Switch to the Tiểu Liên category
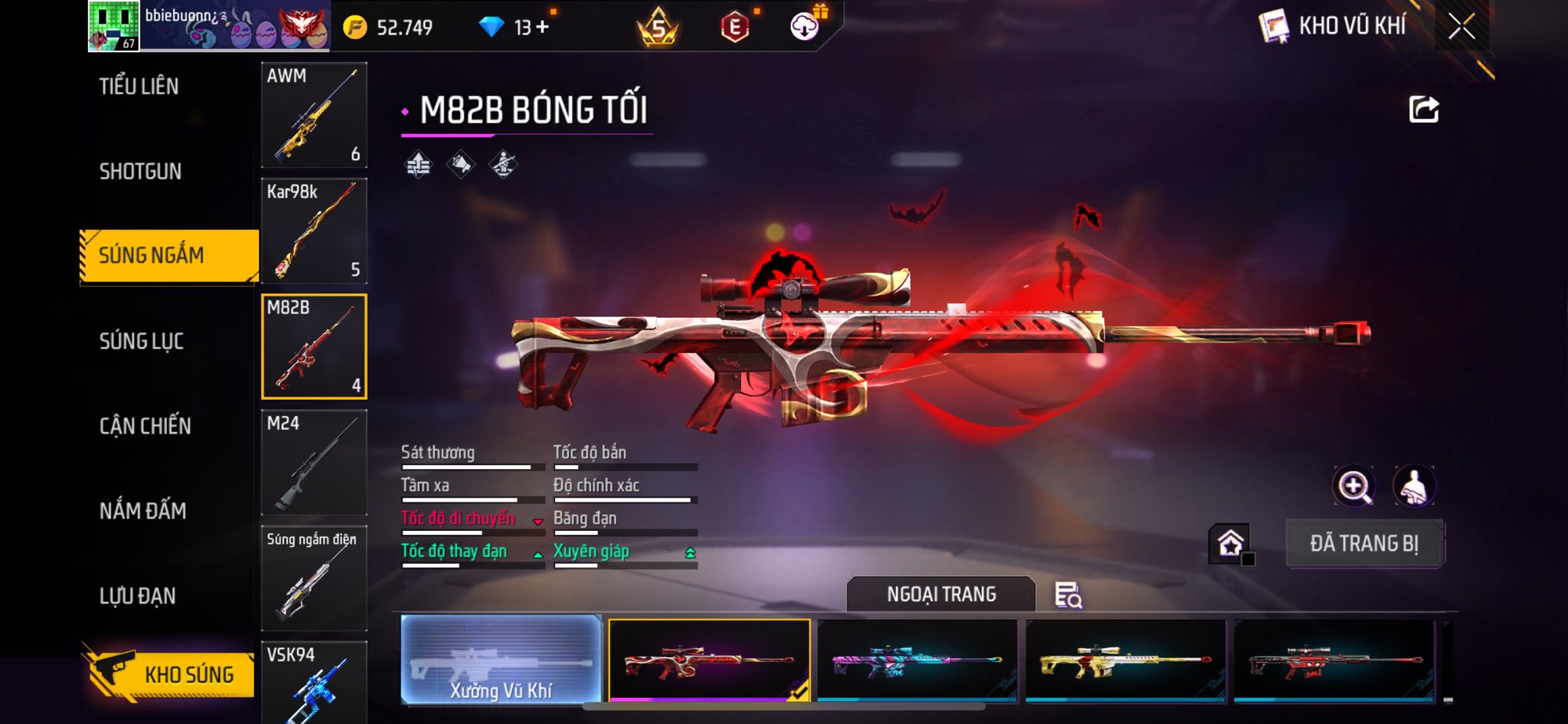1568x724 pixels. point(139,86)
